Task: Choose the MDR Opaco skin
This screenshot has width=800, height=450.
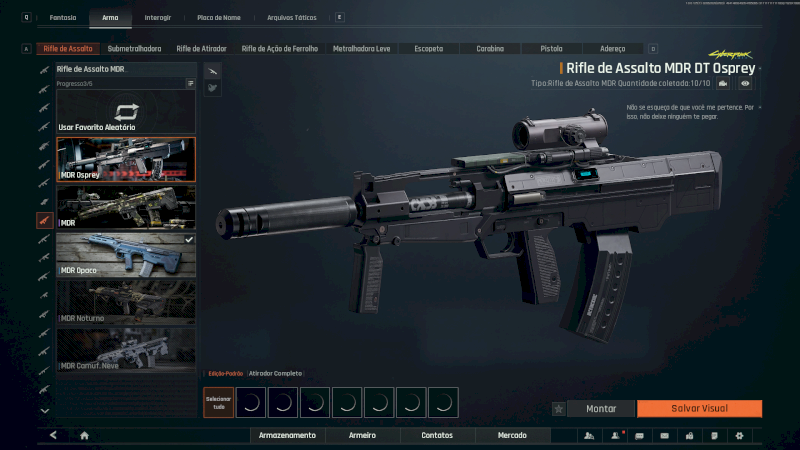Action: 126,255
